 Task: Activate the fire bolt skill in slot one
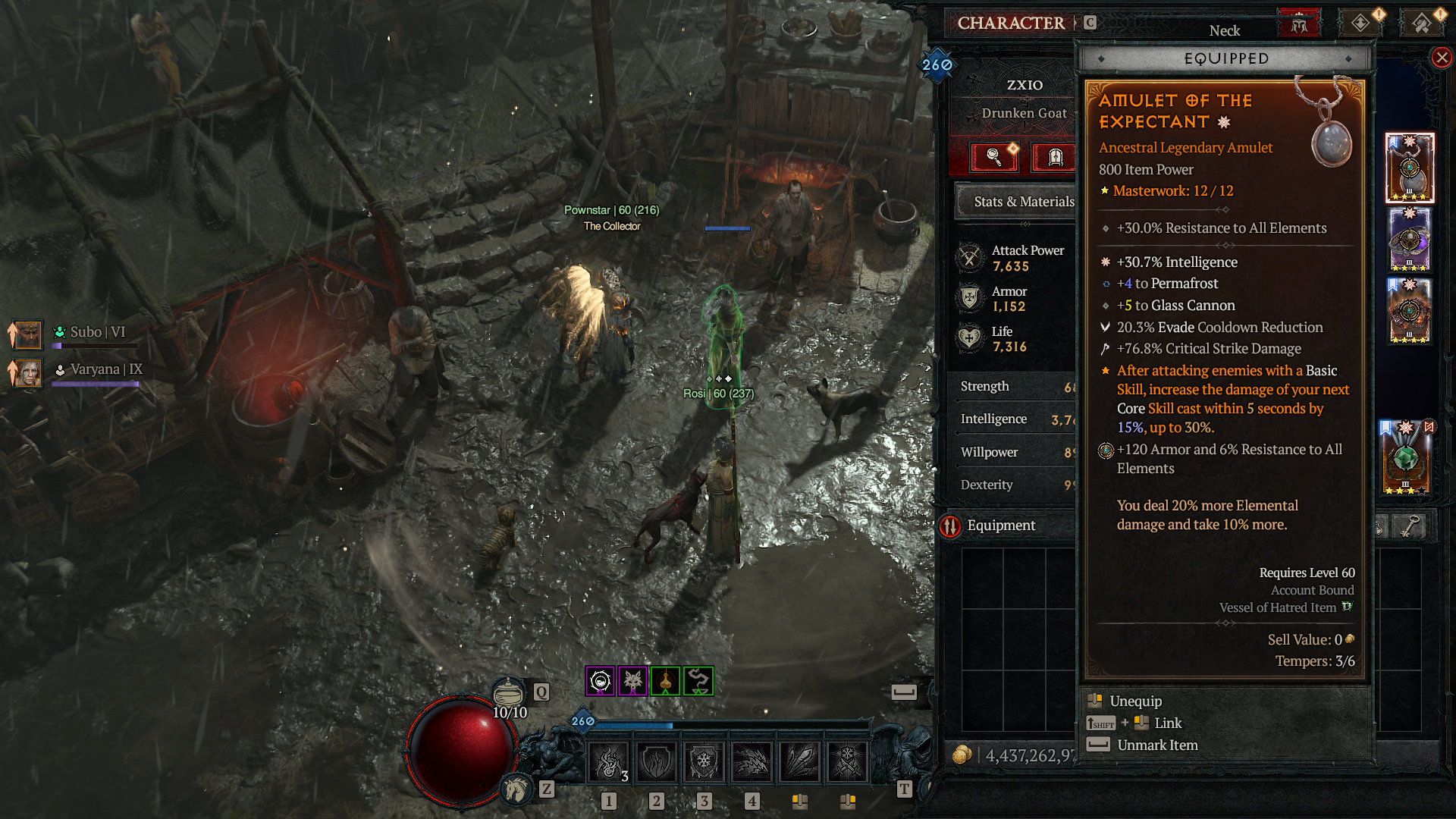(x=609, y=761)
